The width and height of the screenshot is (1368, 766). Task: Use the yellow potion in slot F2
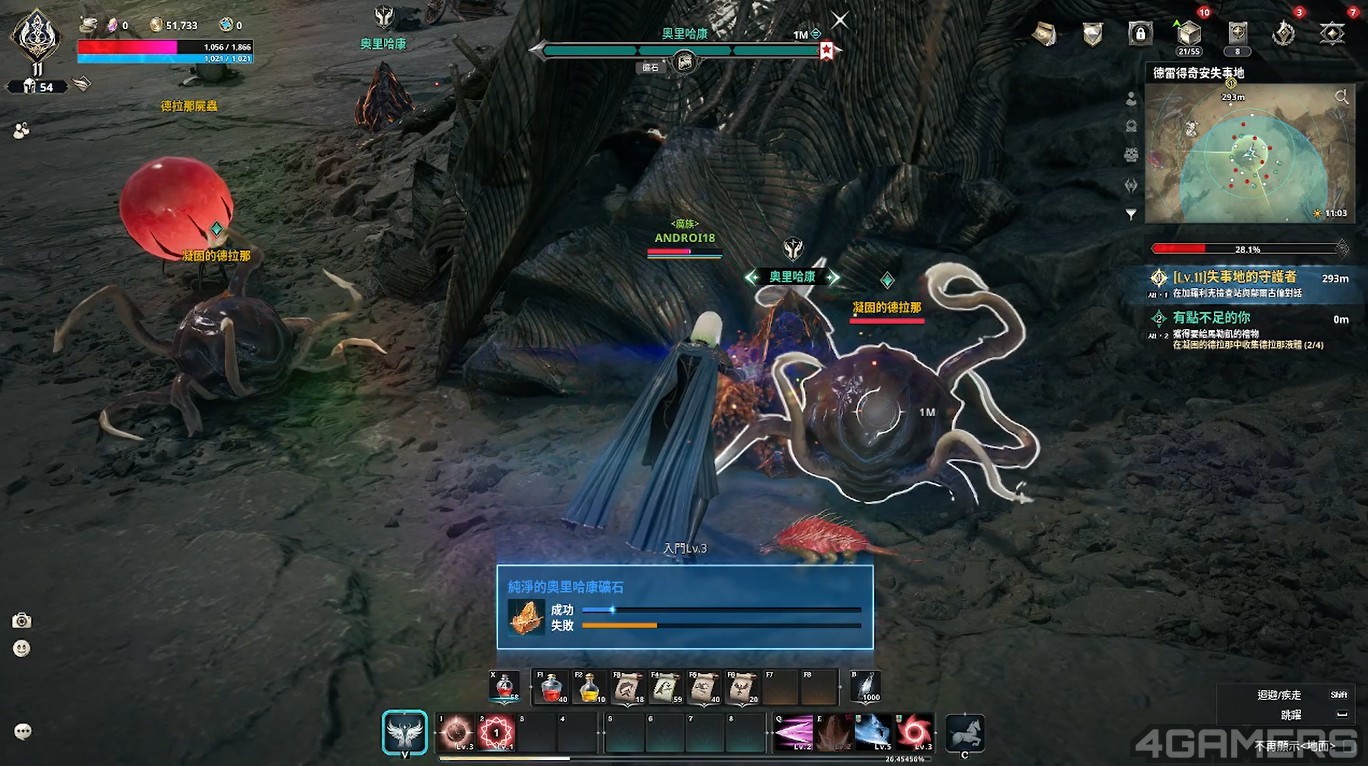point(591,687)
